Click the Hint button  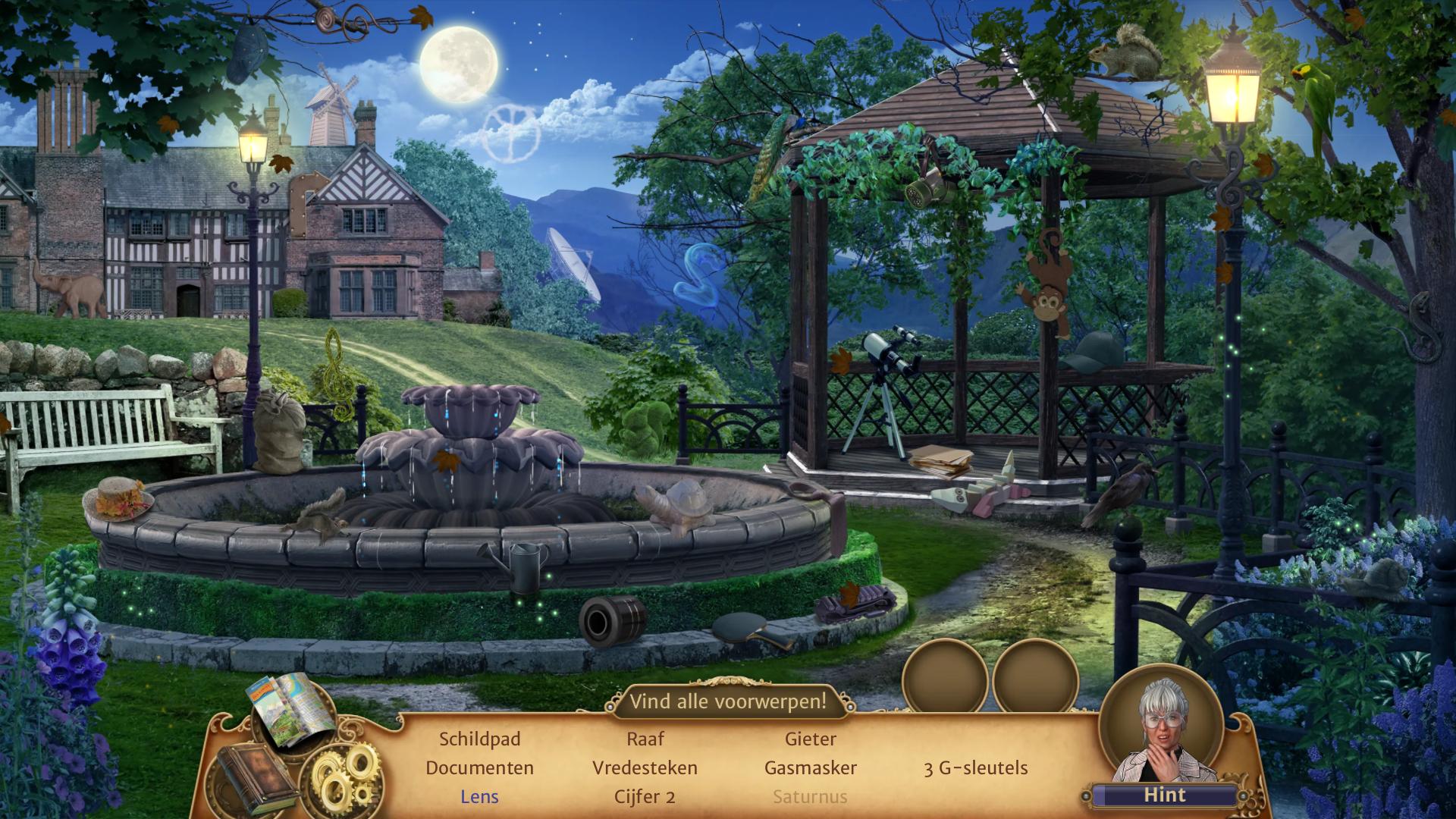click(x=1164, y=795)
